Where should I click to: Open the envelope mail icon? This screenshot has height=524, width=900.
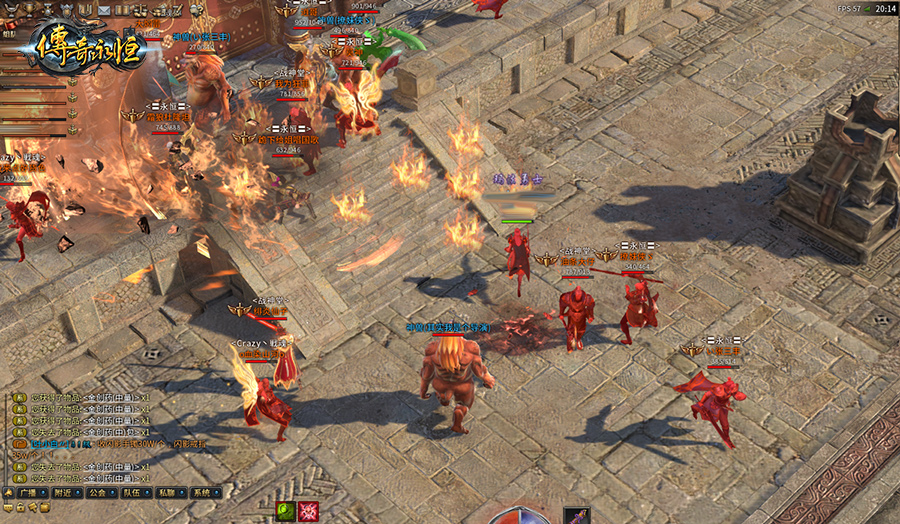point(104,10)
